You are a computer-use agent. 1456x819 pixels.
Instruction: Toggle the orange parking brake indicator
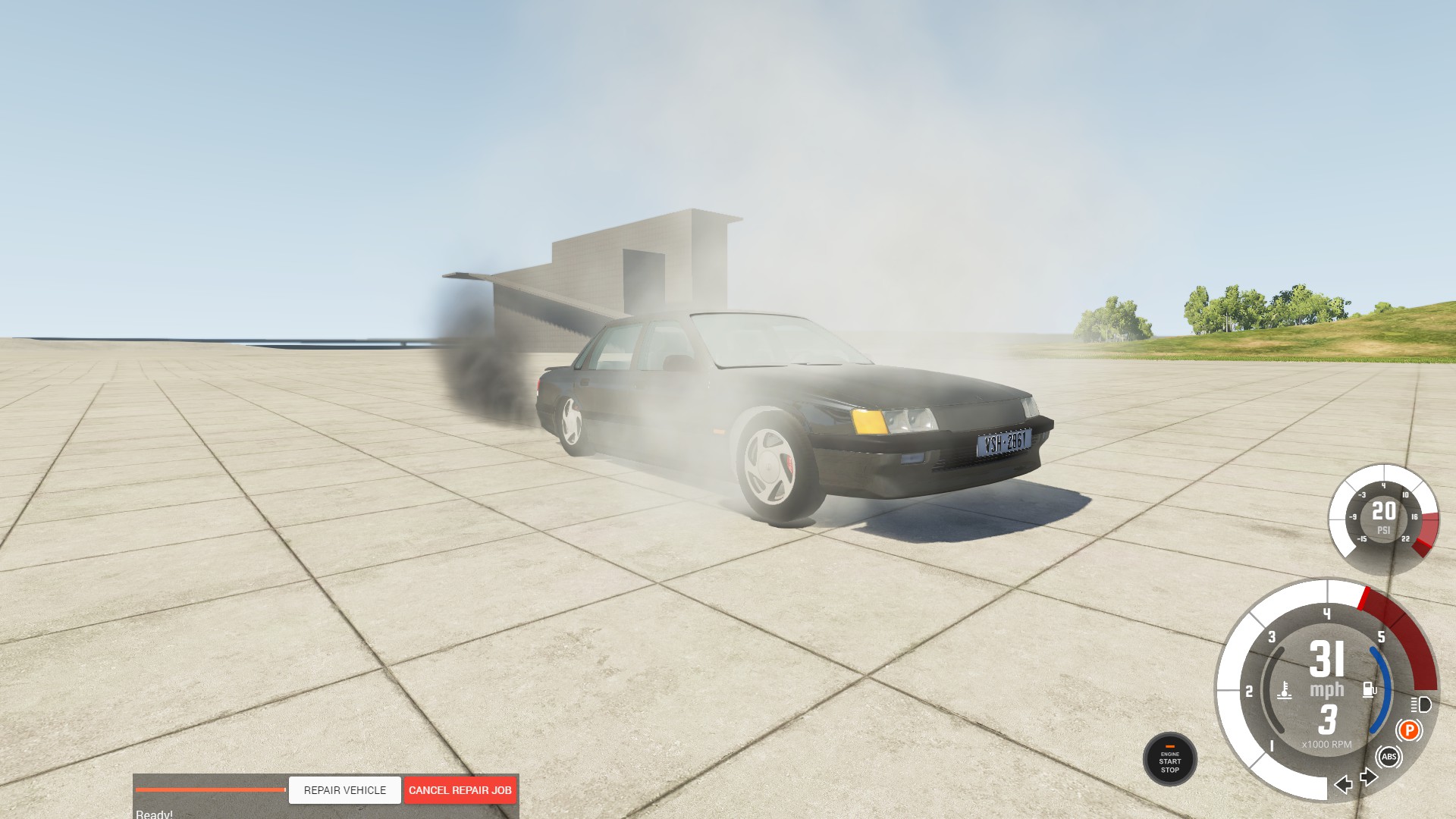1410,730
